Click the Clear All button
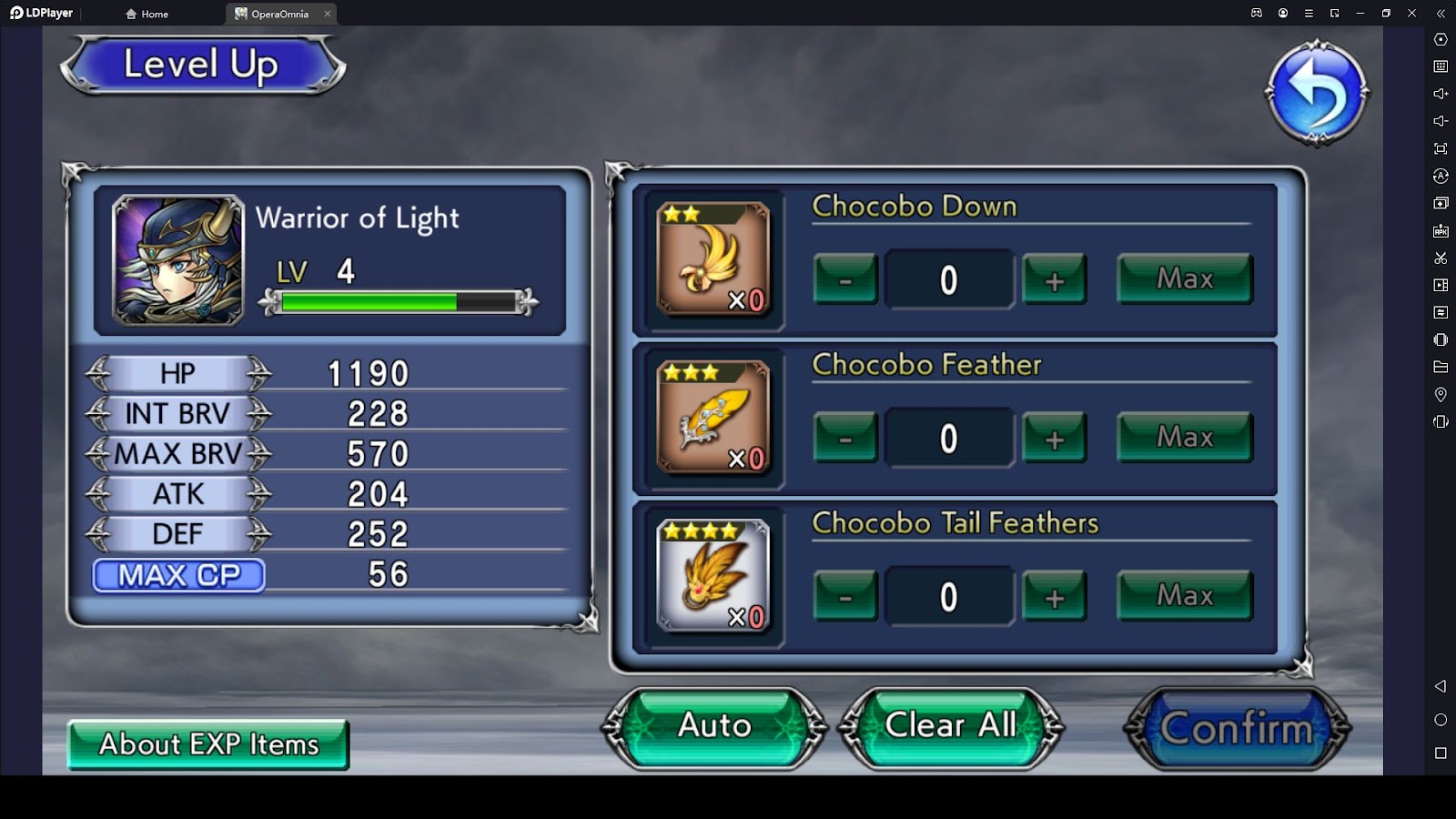Image resolution: width=1456 pixels, height=819 pixels. click(950, 726)
